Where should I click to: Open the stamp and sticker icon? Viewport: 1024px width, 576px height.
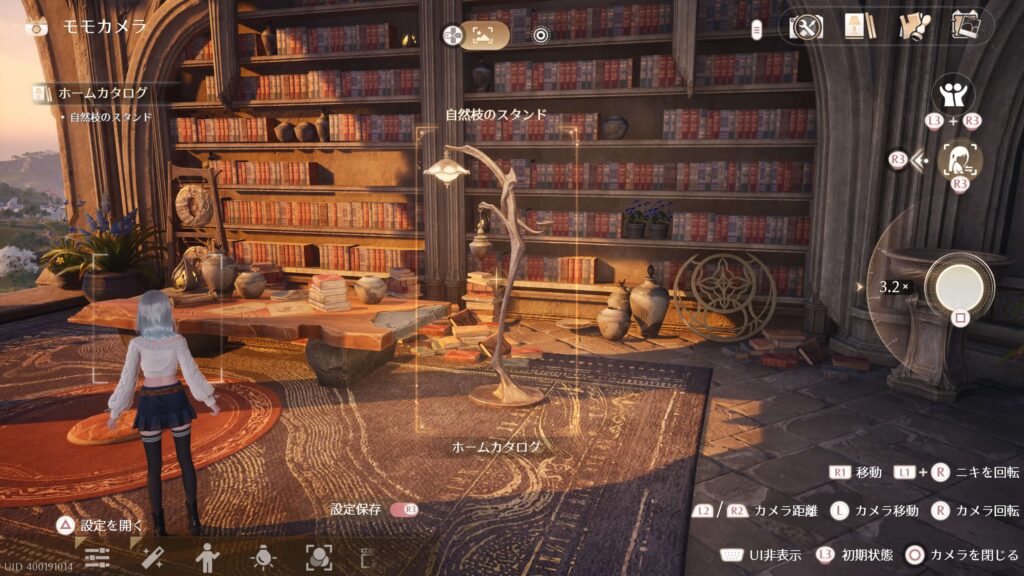tap(913, 27)
